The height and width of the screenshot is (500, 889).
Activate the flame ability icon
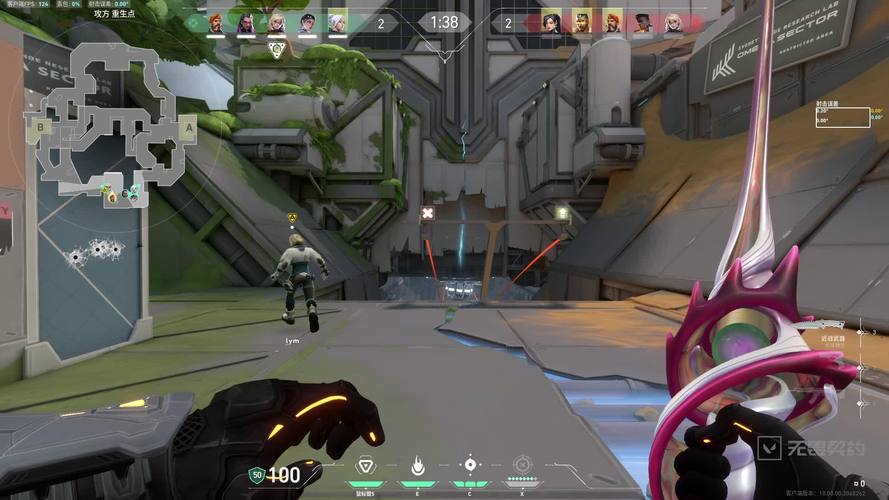418,465
